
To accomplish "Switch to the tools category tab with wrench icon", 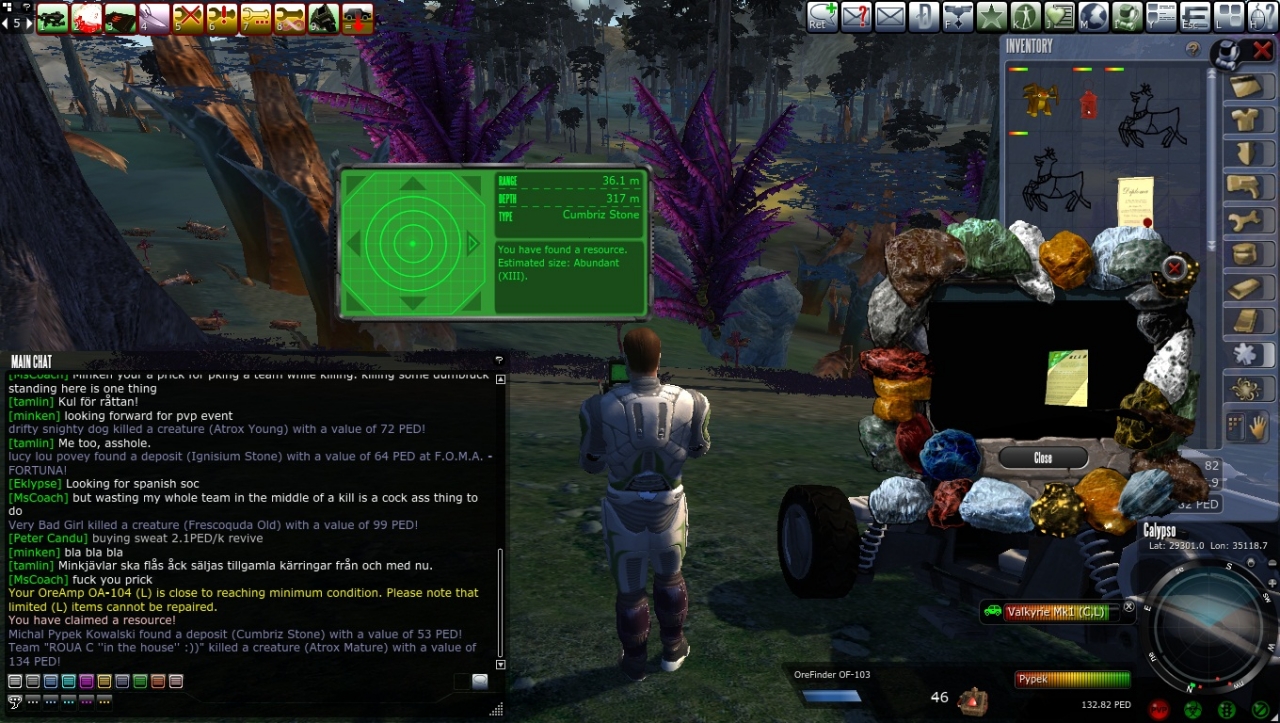I will click(x=1246, y=221).
